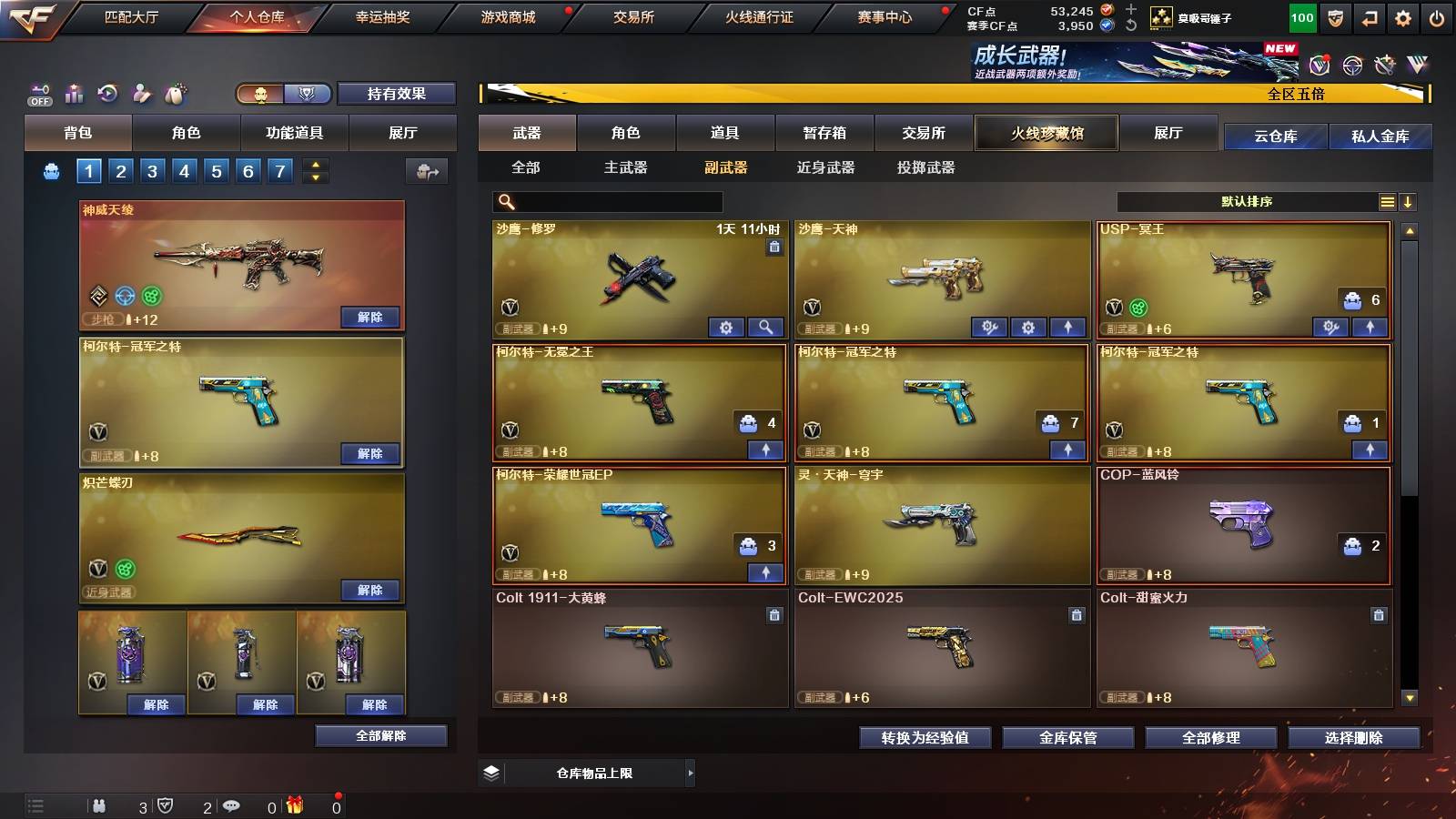Click the delete trash icon on Colt 1911-大黄蜂

click(x=775, y=614)
